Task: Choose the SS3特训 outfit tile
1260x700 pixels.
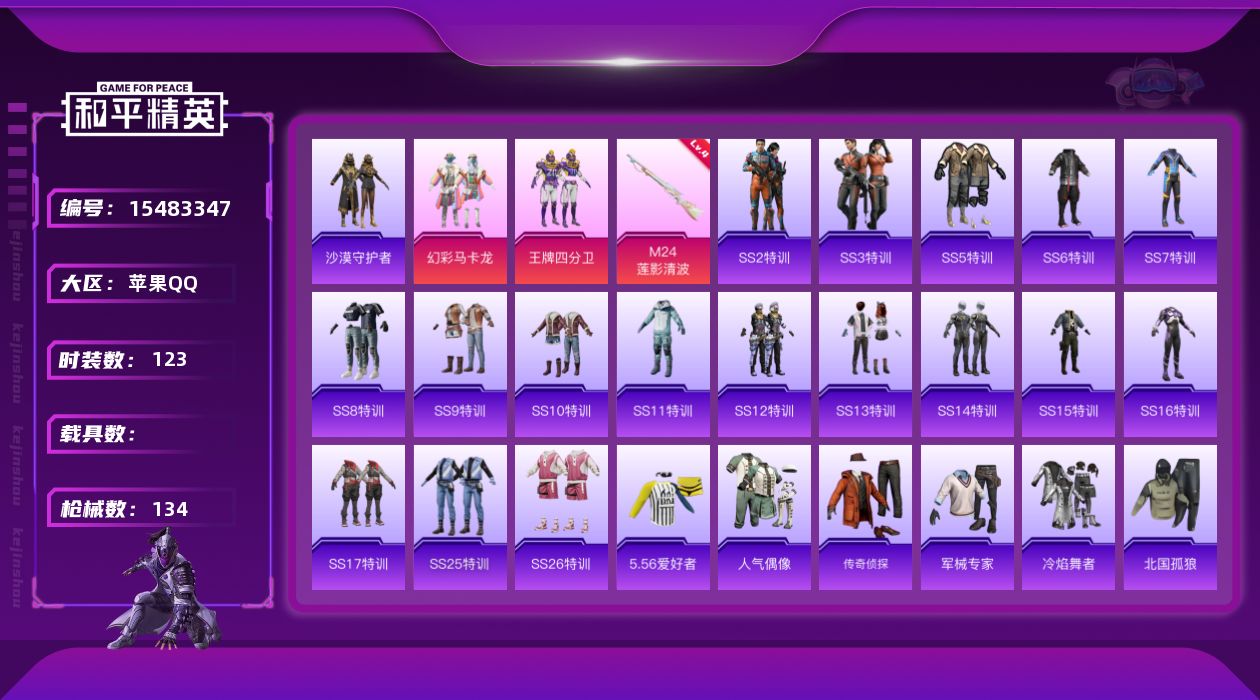Action: pyautogui.click(x=865, y=211)
